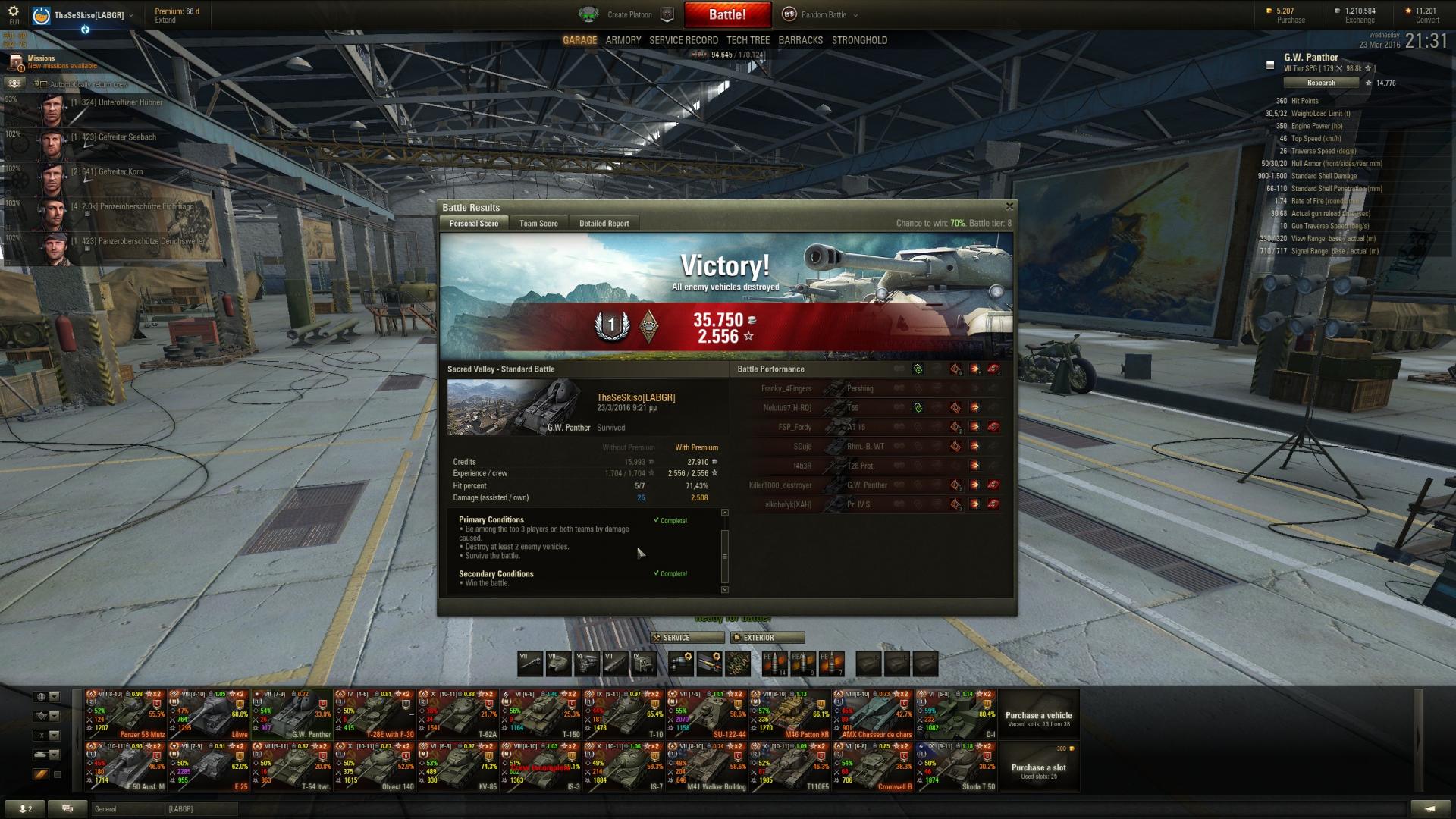
Task: Open the Service panel for this vehicle
Action: [x=687, y=638]
